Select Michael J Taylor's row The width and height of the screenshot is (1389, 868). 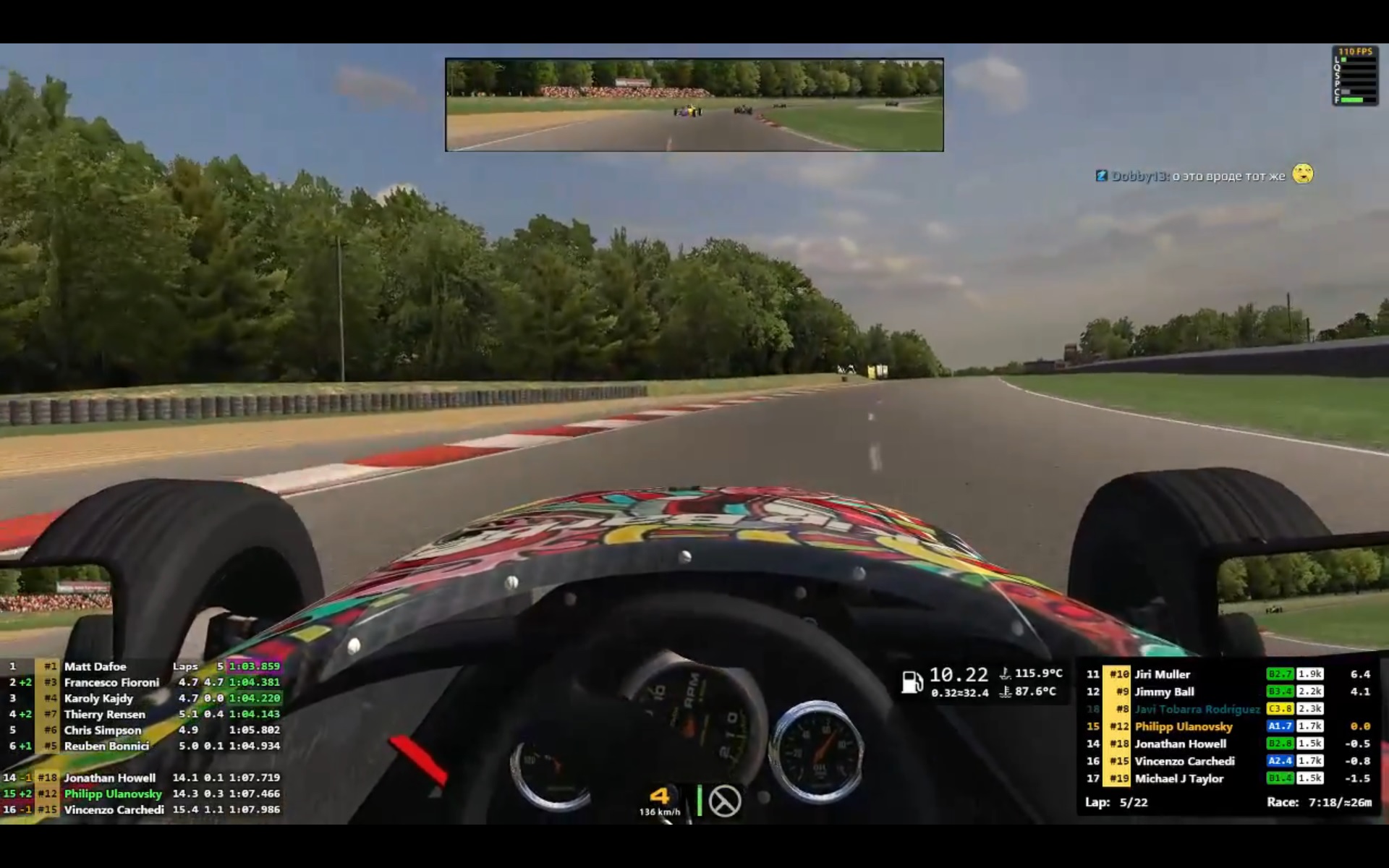(x=1178, y=778)
